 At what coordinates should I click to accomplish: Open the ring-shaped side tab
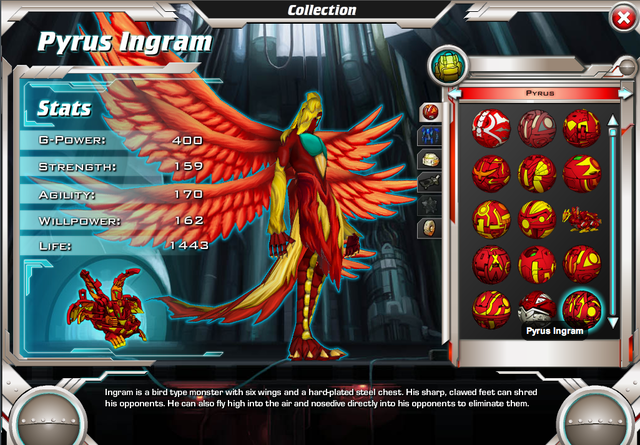pos(429,228)
